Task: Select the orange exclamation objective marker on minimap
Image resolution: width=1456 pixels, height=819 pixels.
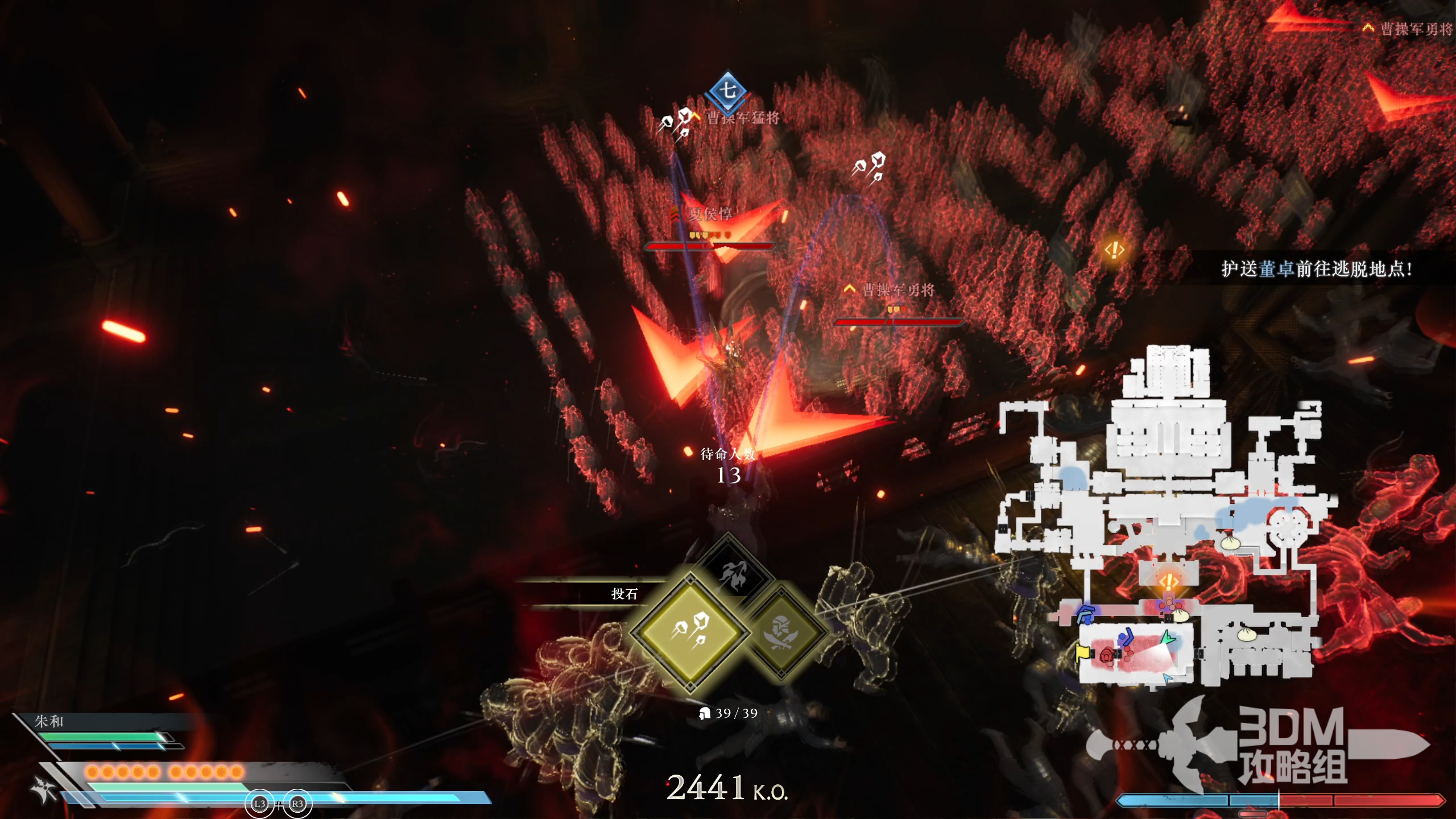Action: 1168,582
